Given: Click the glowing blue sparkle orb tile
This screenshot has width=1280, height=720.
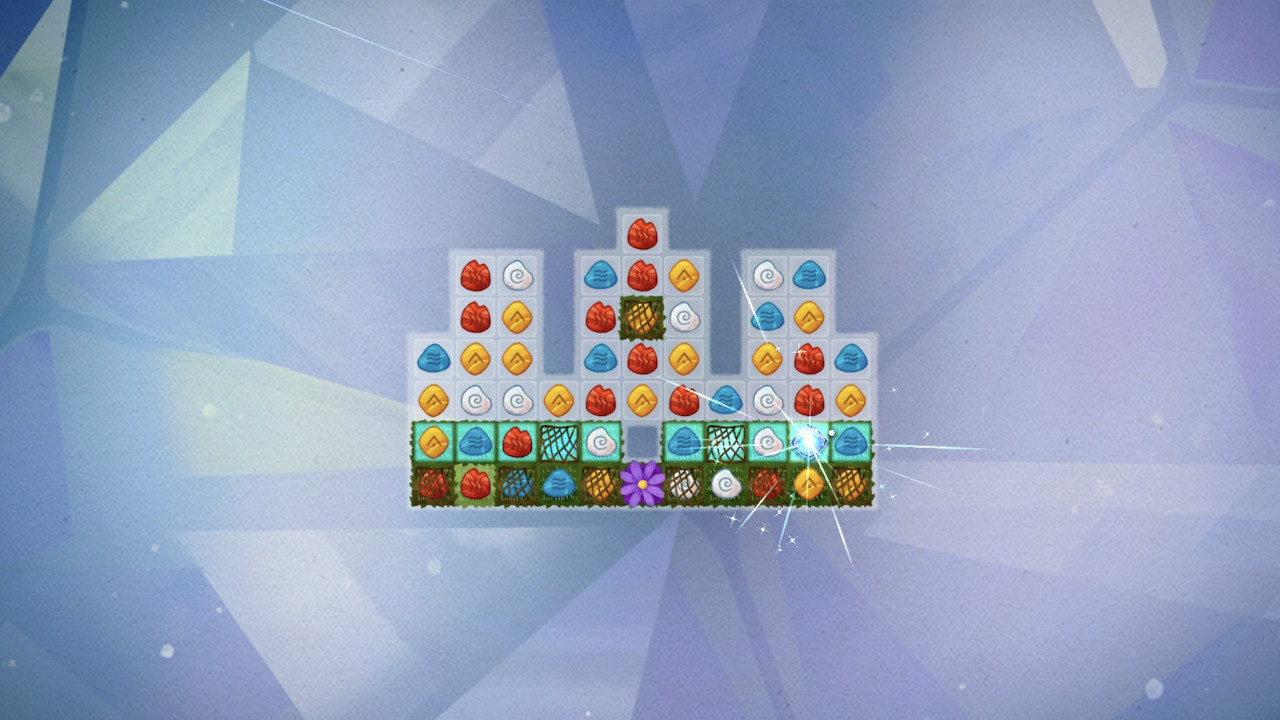Looking at the screenshot, I should coord(808,441).
